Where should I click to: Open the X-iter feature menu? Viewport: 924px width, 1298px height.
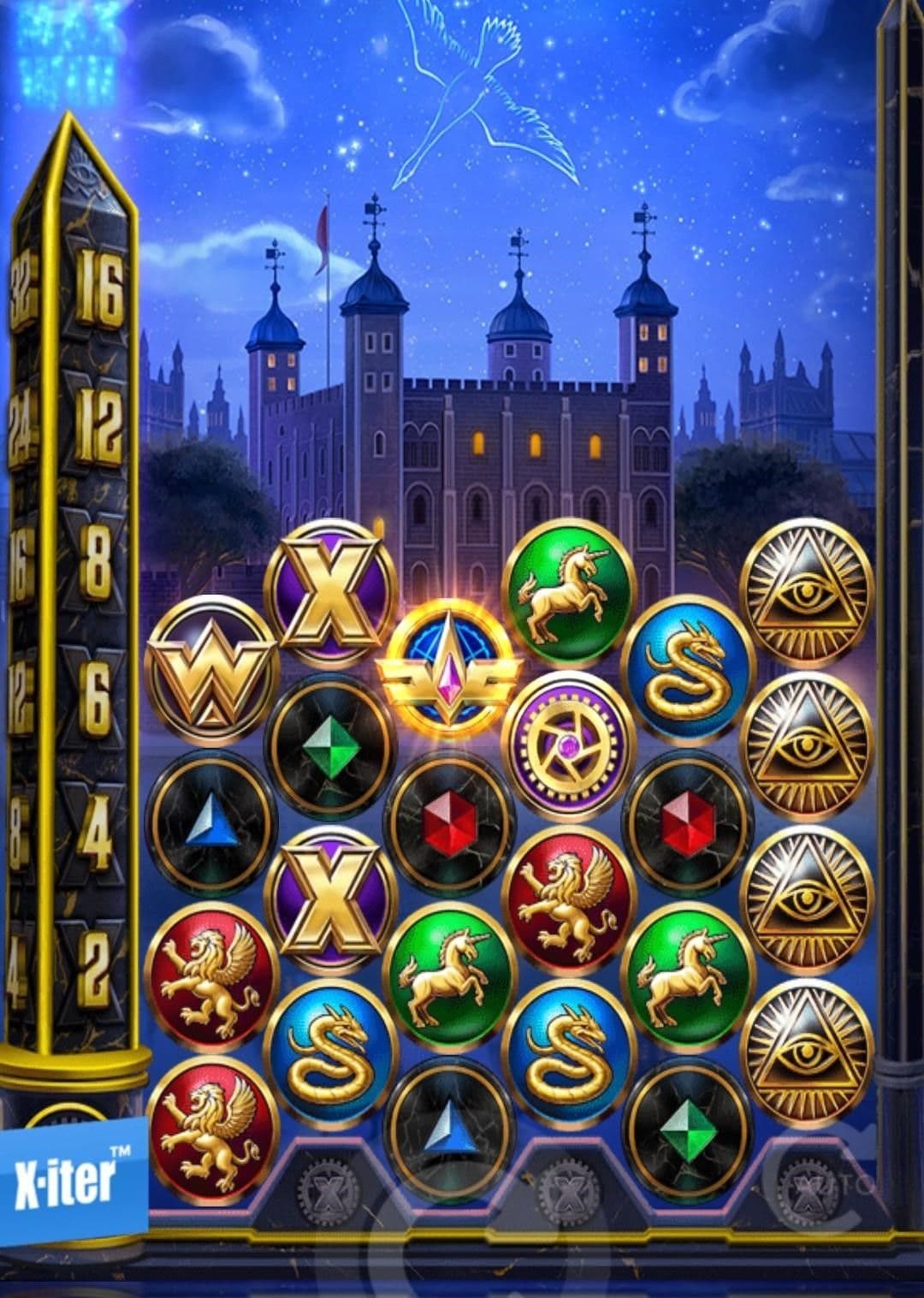tap(68, 1178)
